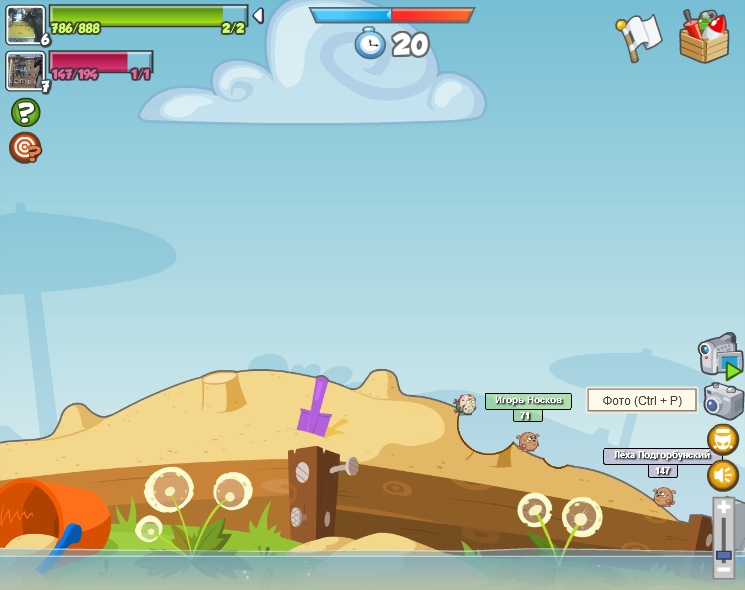The width and height of the screenshot is (745, 590).
Task: Take a photo with the camera icon
Action: point(723,401)
